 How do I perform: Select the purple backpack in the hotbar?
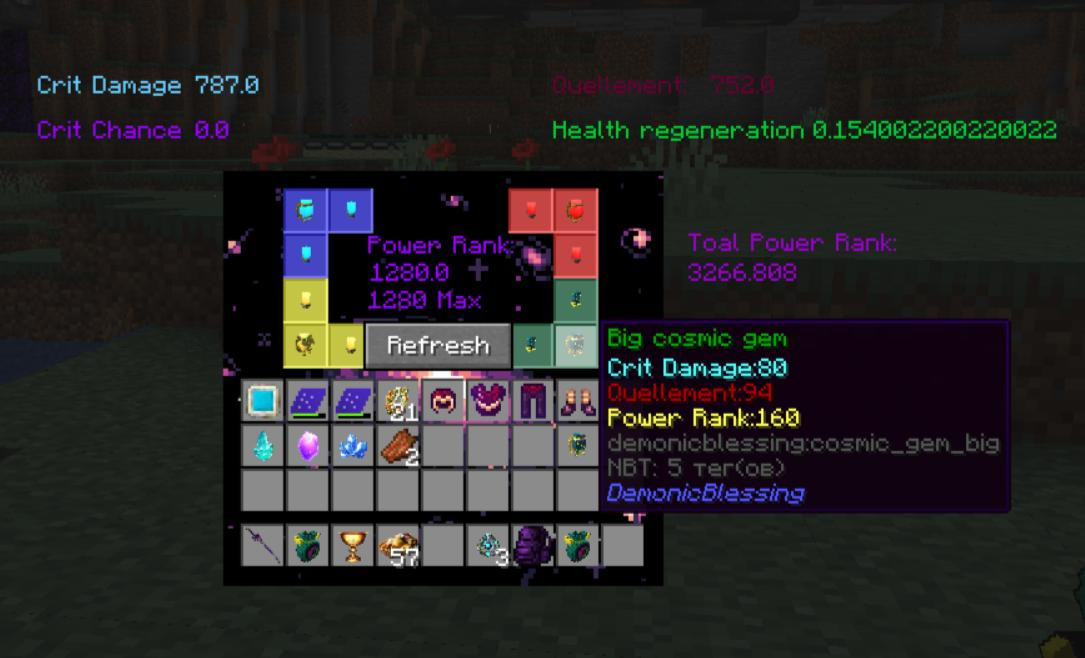tap(531, 546)
